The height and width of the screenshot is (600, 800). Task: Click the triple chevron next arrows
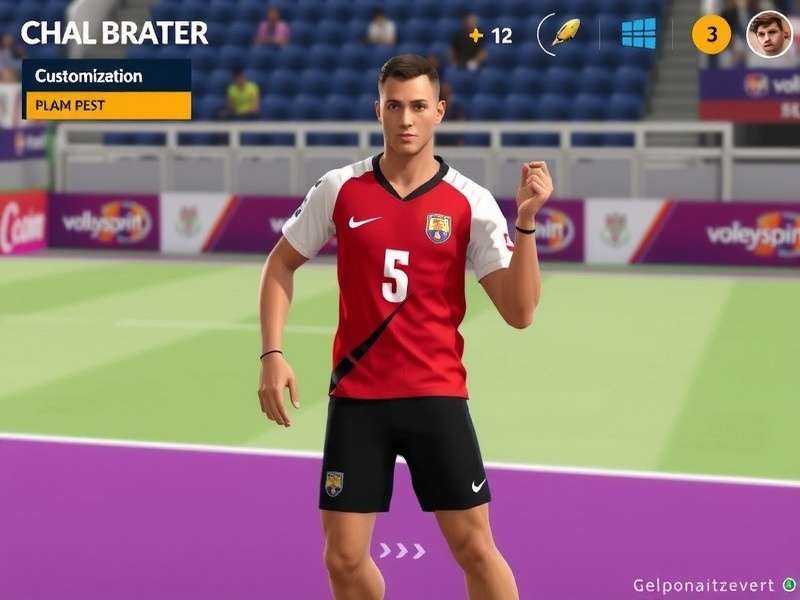[402, 551]
